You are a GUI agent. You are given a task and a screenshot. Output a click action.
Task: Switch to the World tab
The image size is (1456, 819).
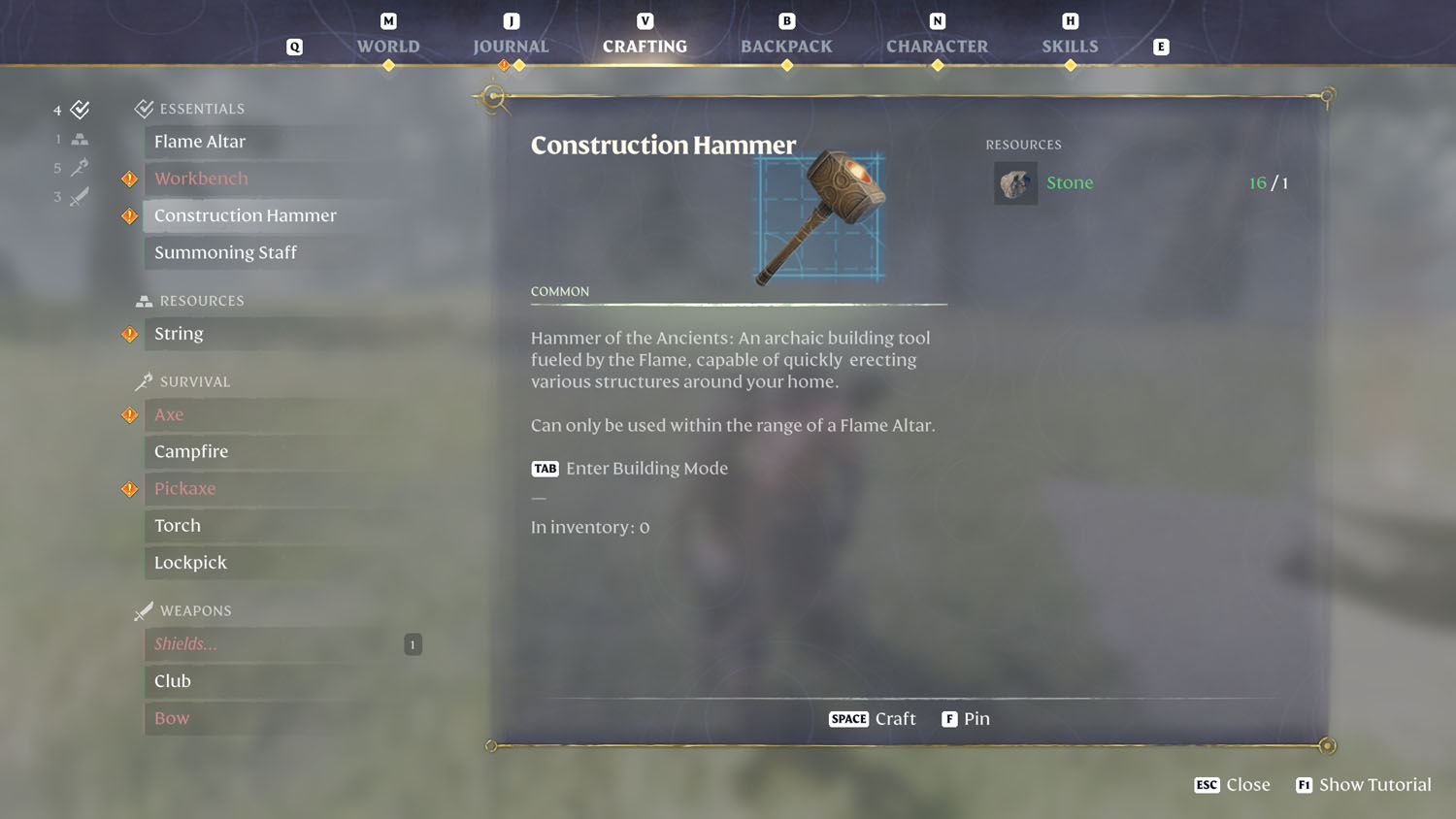point(388,46)
